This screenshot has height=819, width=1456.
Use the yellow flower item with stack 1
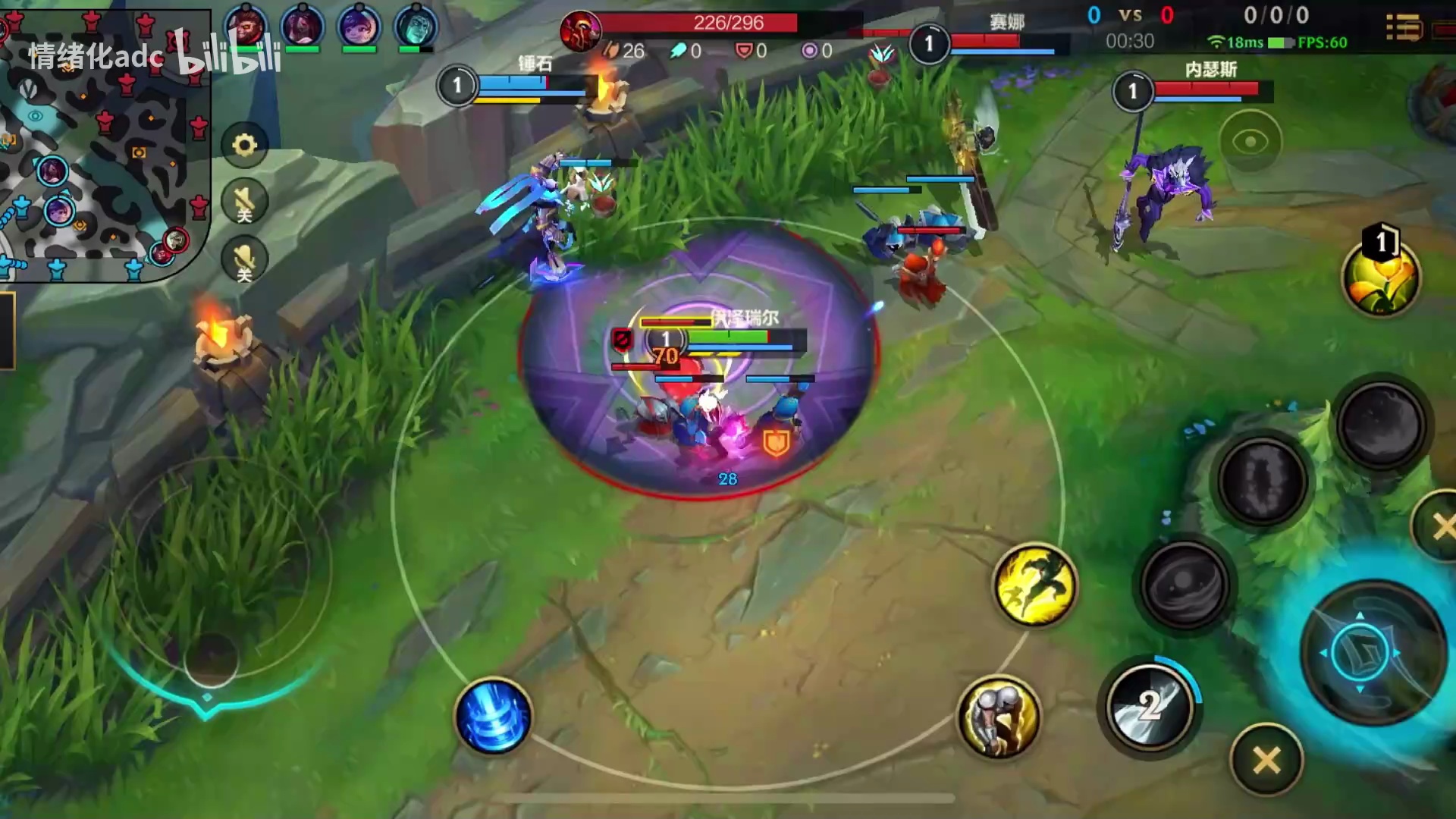click(x=1380, y=276)
